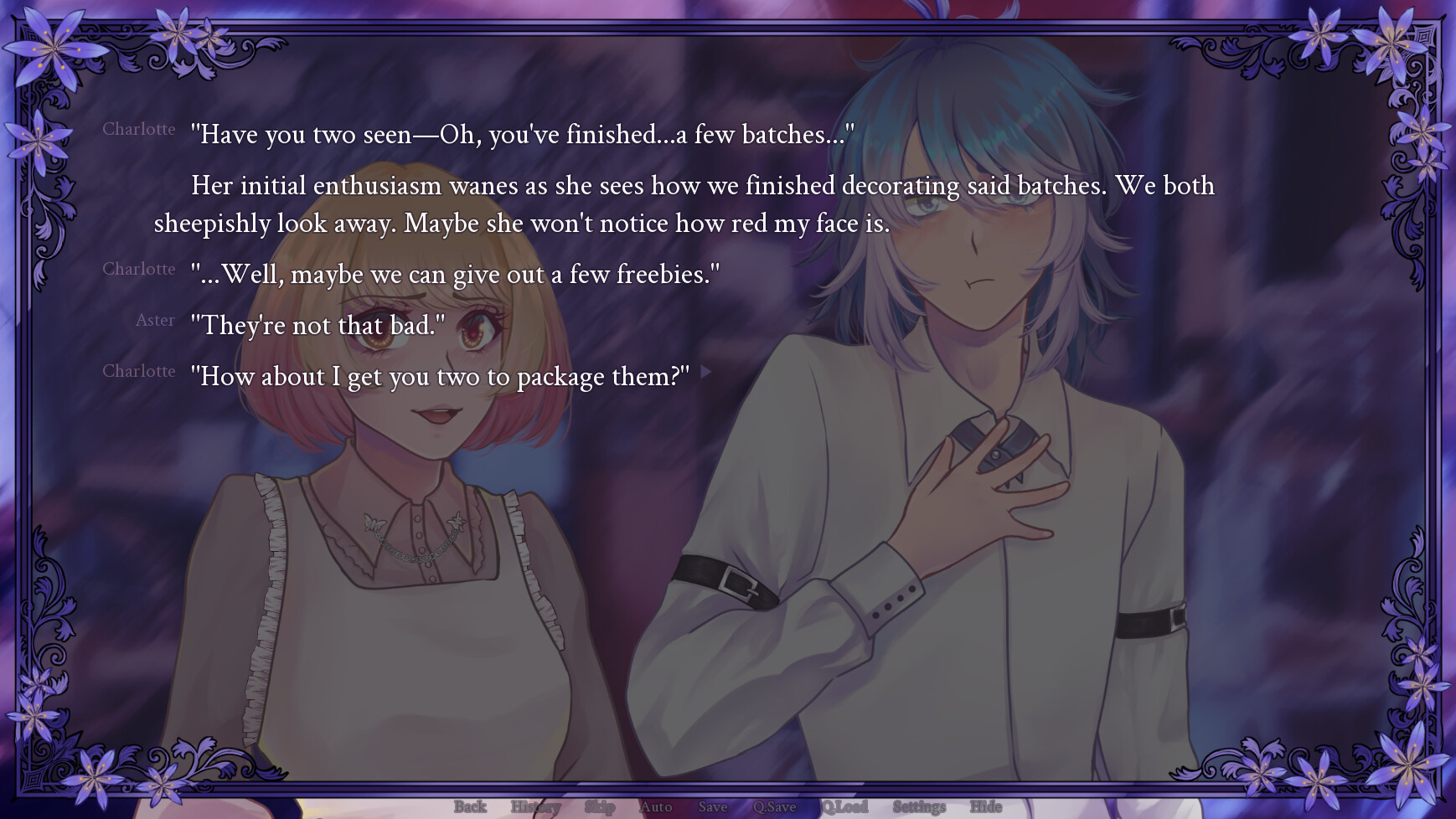Click the Charlotte name label
The height and width of the screenshot is (819, 1456).
[138, 130]
